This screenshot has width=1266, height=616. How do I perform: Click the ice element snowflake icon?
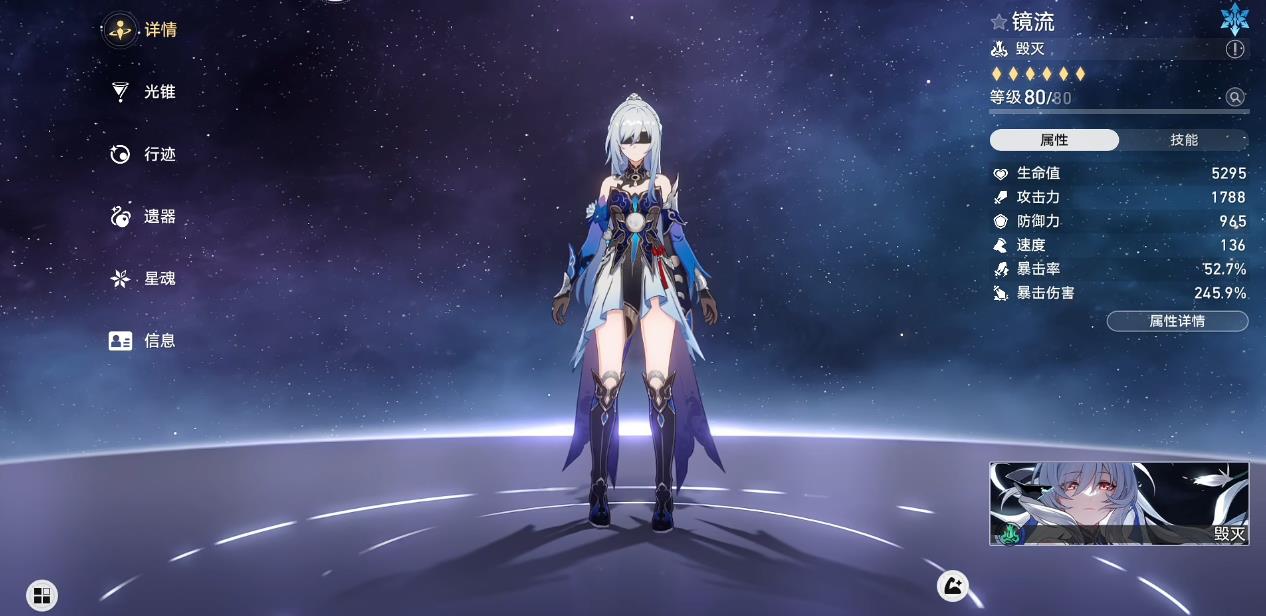click(x=1234, y=18)
